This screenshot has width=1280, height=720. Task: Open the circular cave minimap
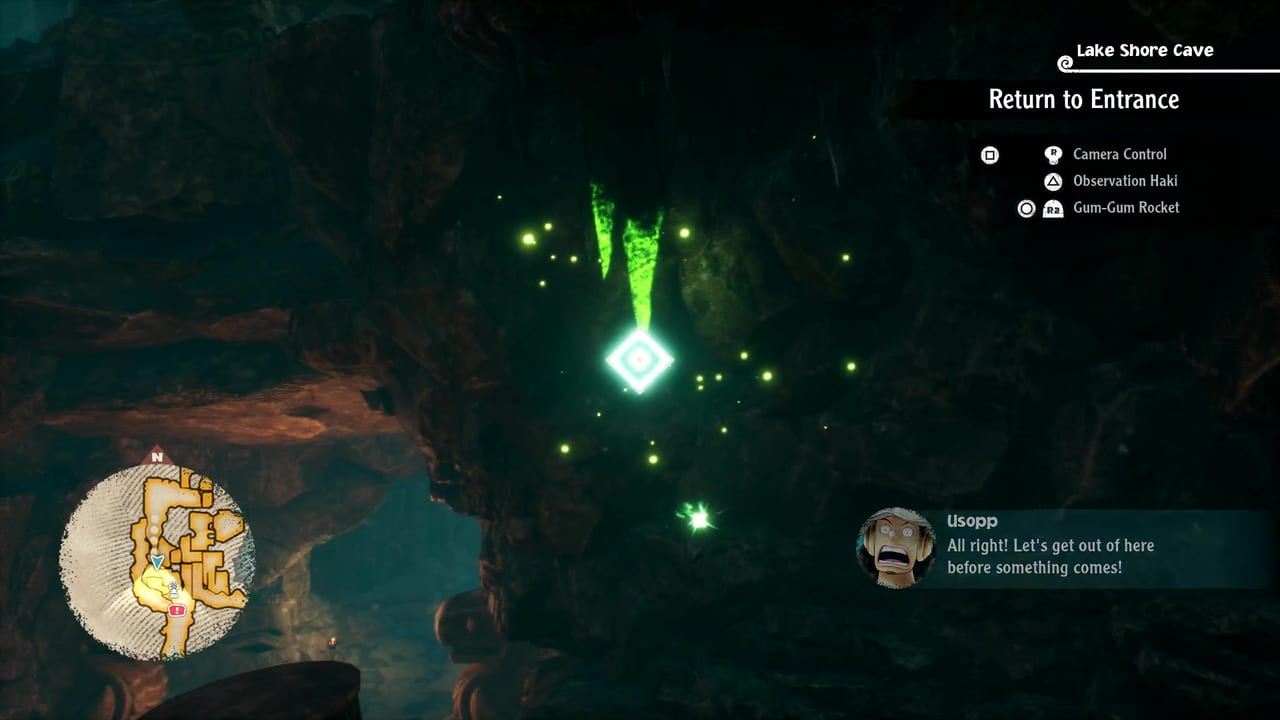(157, 561)
